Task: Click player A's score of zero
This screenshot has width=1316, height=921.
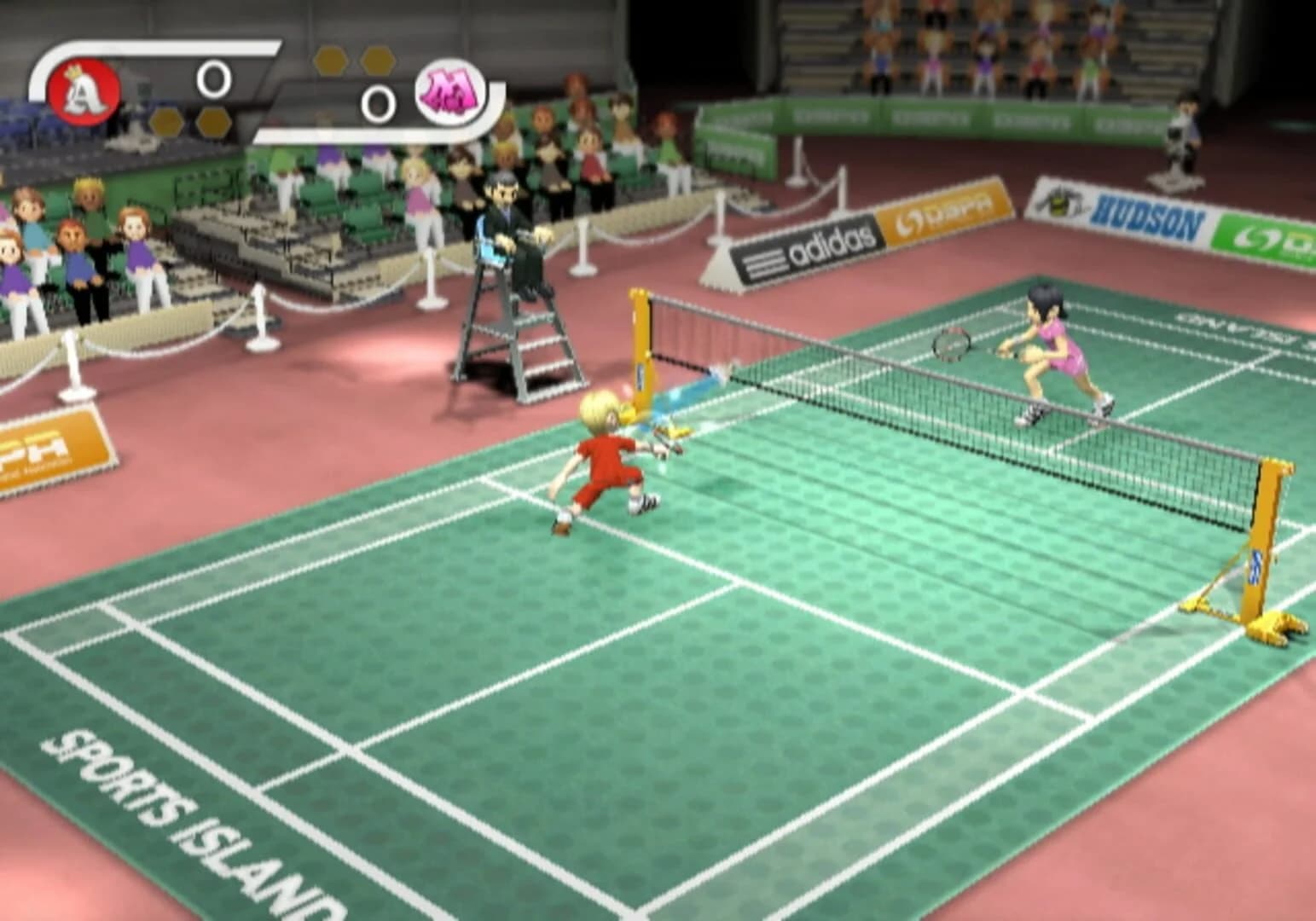Action: [x=215, y=79]
